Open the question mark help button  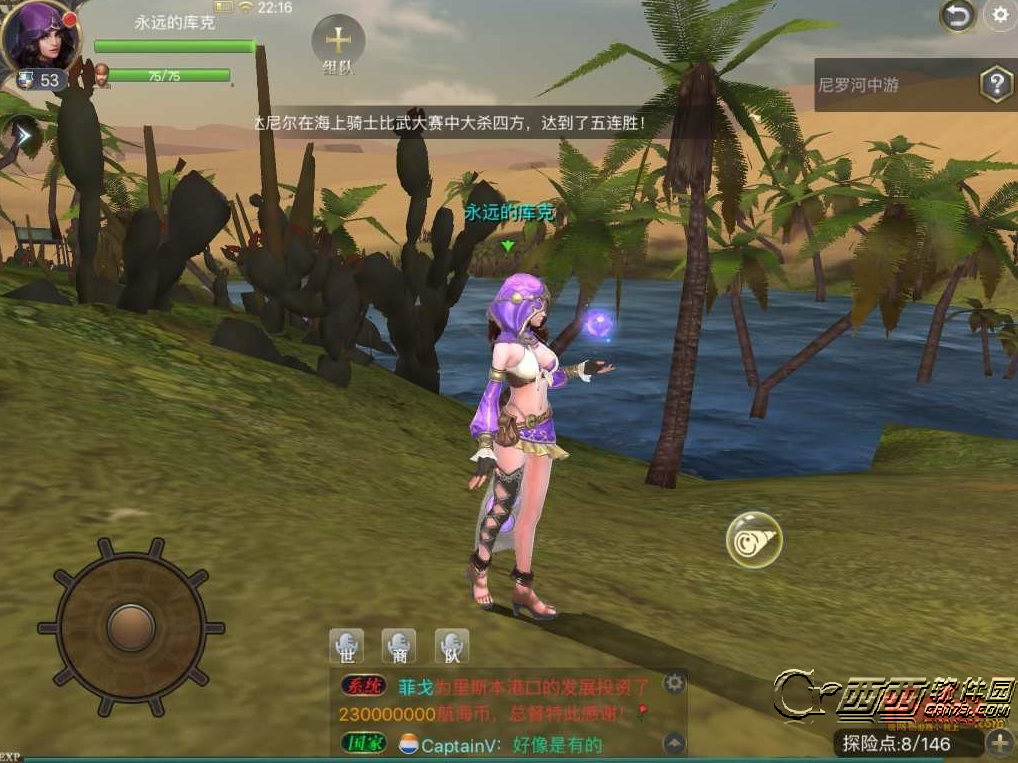pyautogui.click(x=996, y=85)
